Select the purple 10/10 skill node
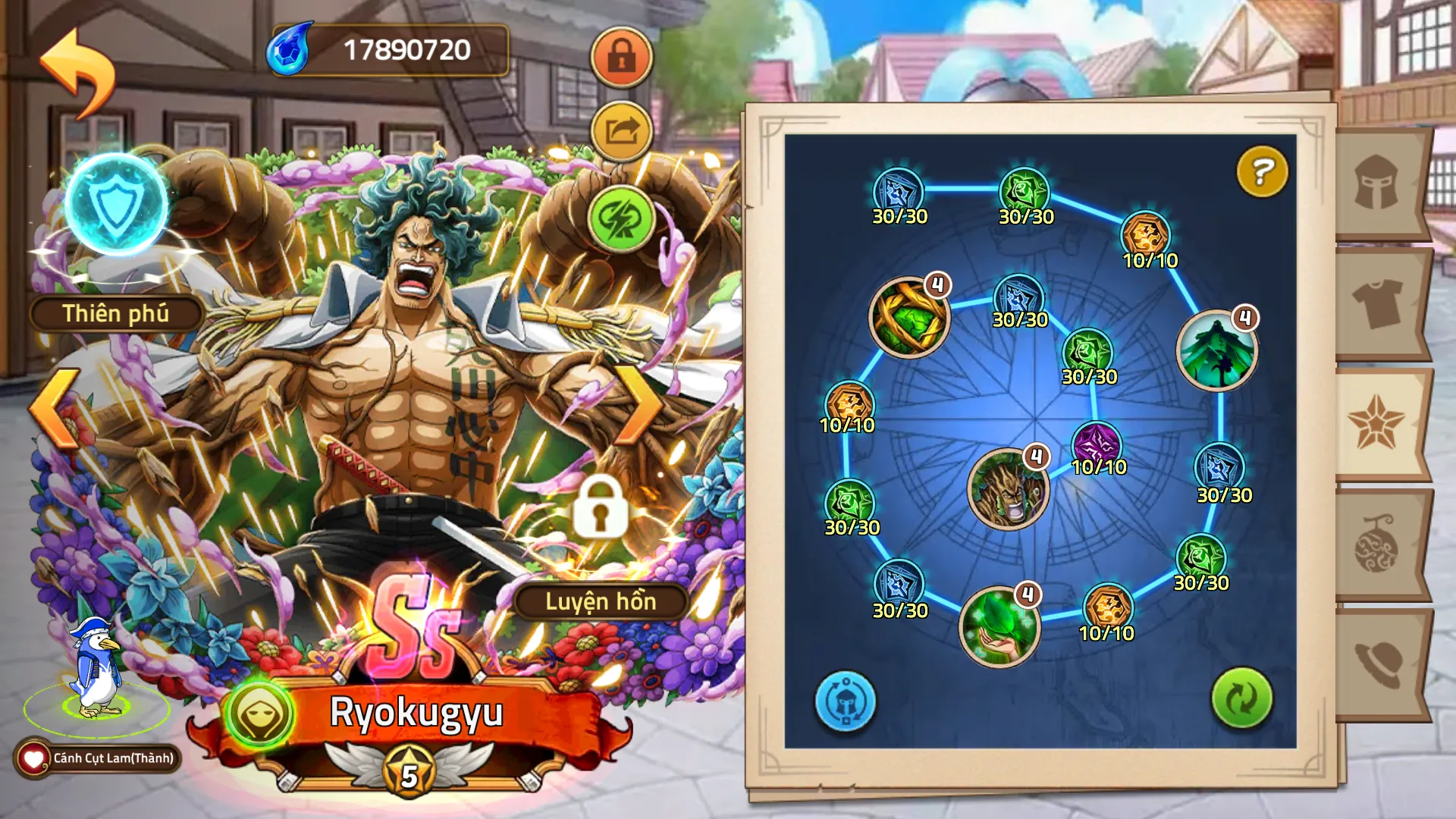The image size is (1456, 819). pyautogui.click(x=1096, y=444)
